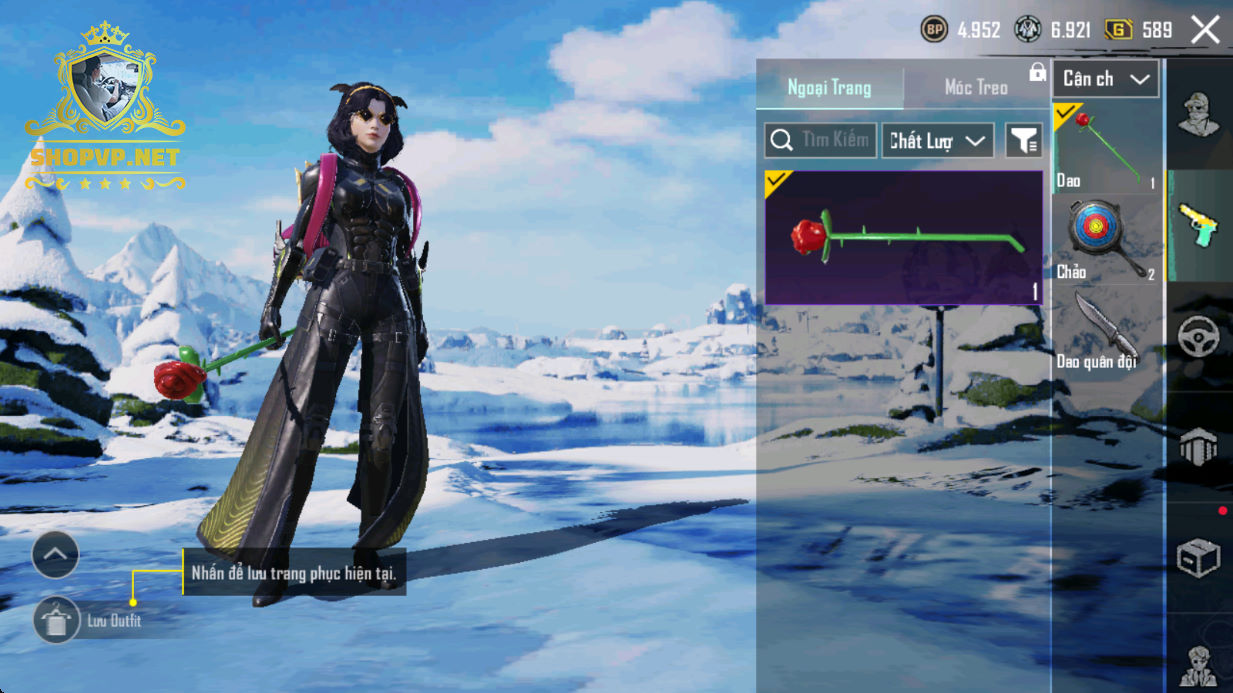Screen dimensions: 1233x693
Task: Open the Chất Lượng sort dropdown
Action: (937, 141)
